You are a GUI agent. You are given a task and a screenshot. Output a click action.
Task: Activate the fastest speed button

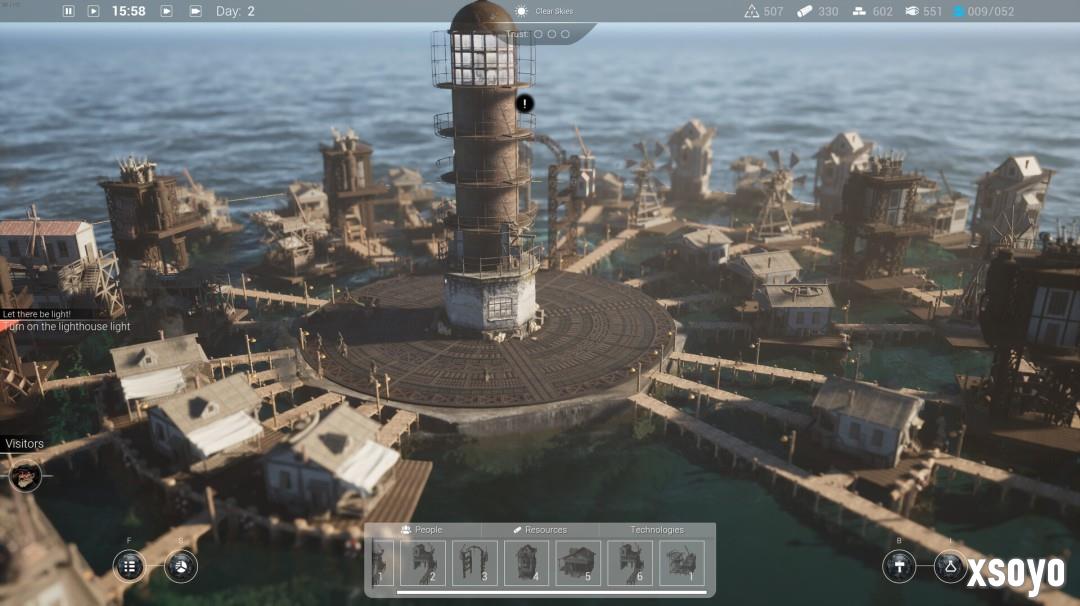[x=193, y=11]
